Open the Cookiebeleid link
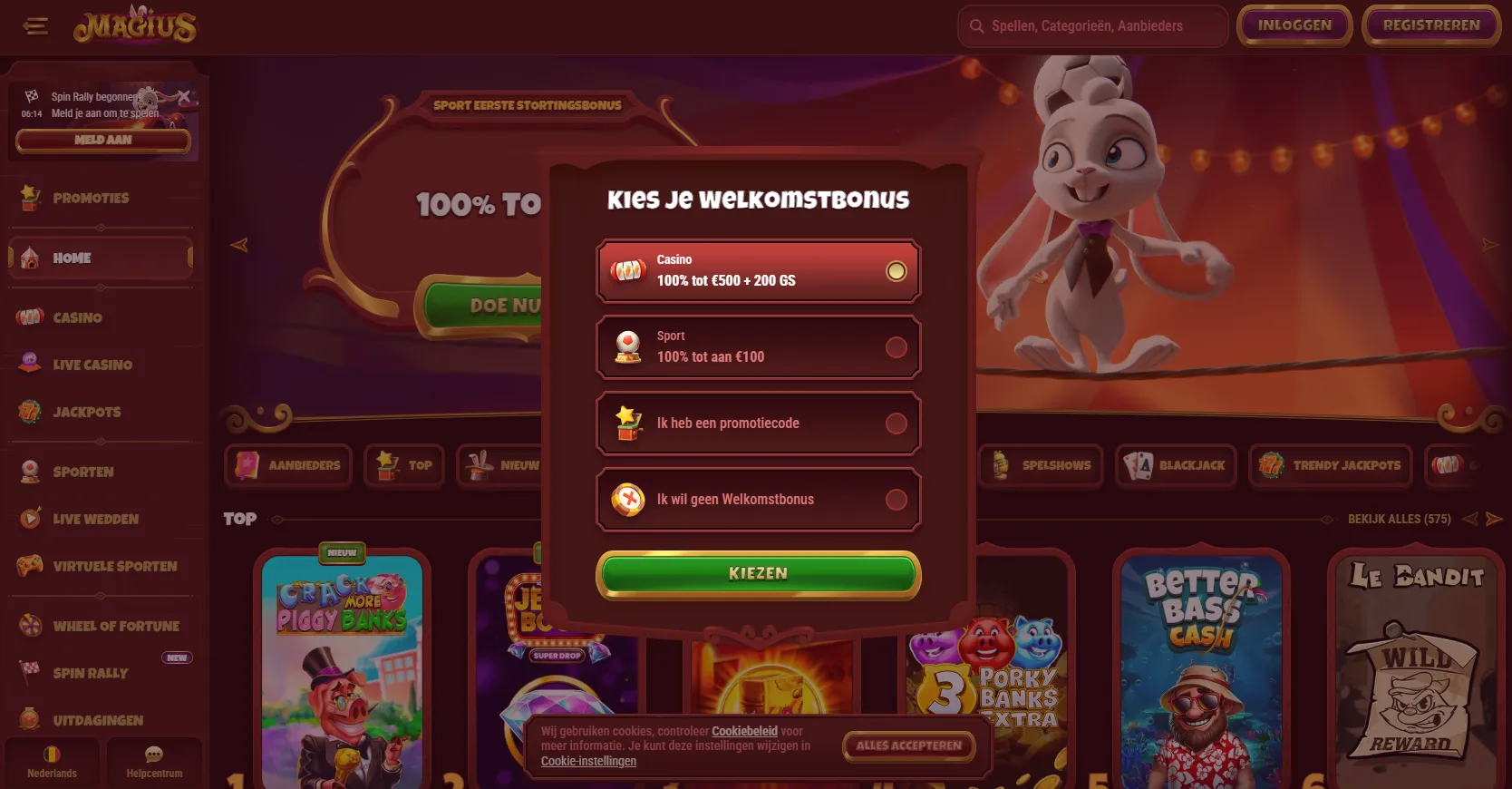 click(x=744, y=730)
